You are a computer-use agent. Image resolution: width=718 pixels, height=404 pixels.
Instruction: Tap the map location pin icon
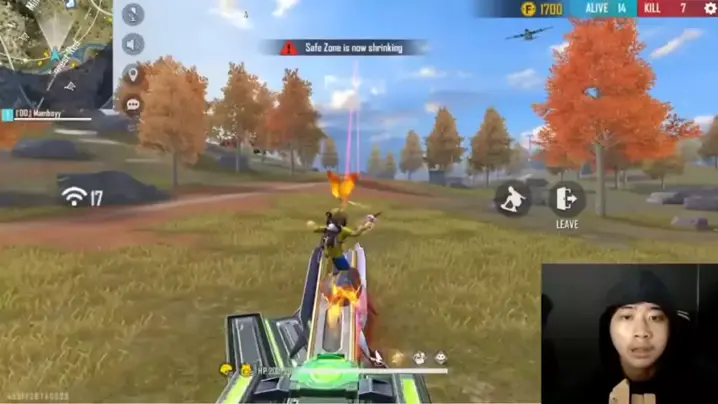click(x=133, y=74)
